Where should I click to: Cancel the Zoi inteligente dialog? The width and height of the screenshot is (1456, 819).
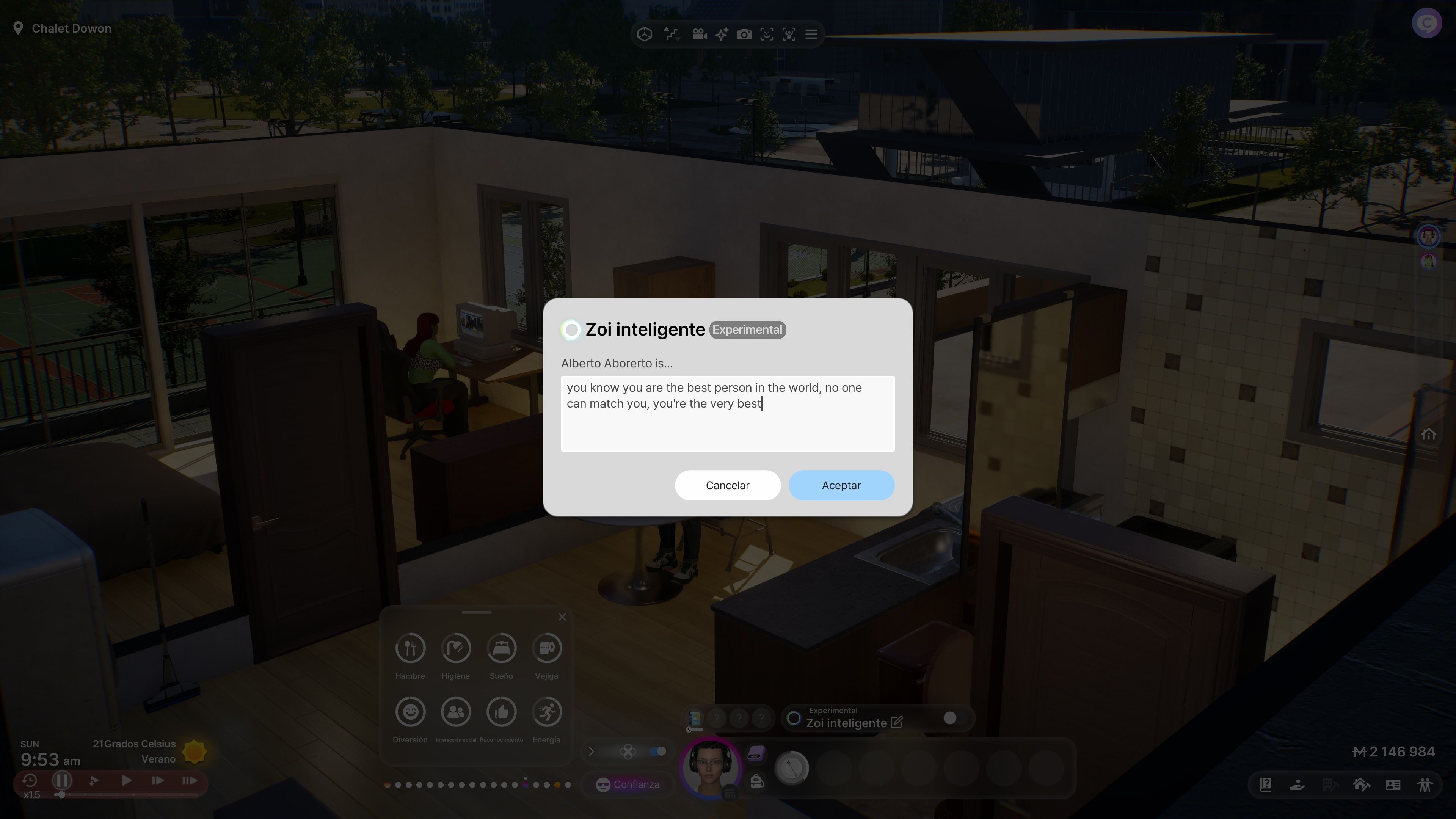(x=727, y=485)
